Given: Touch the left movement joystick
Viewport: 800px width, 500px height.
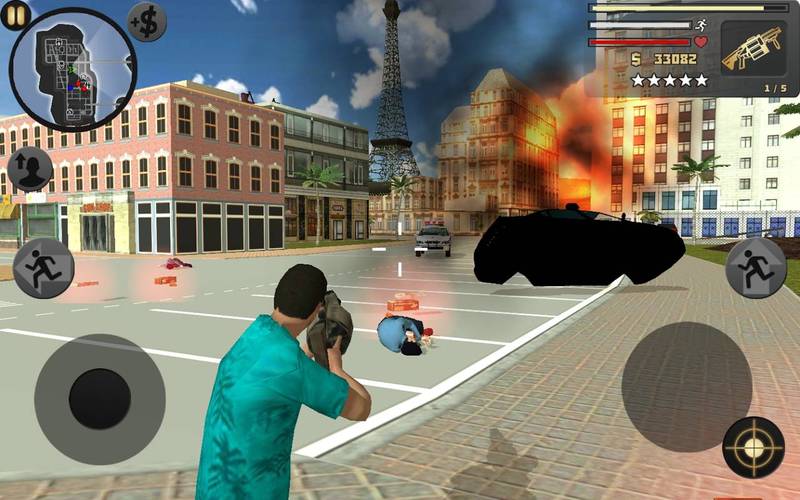Looking at the screenshot, I should [x=99, y=397].
